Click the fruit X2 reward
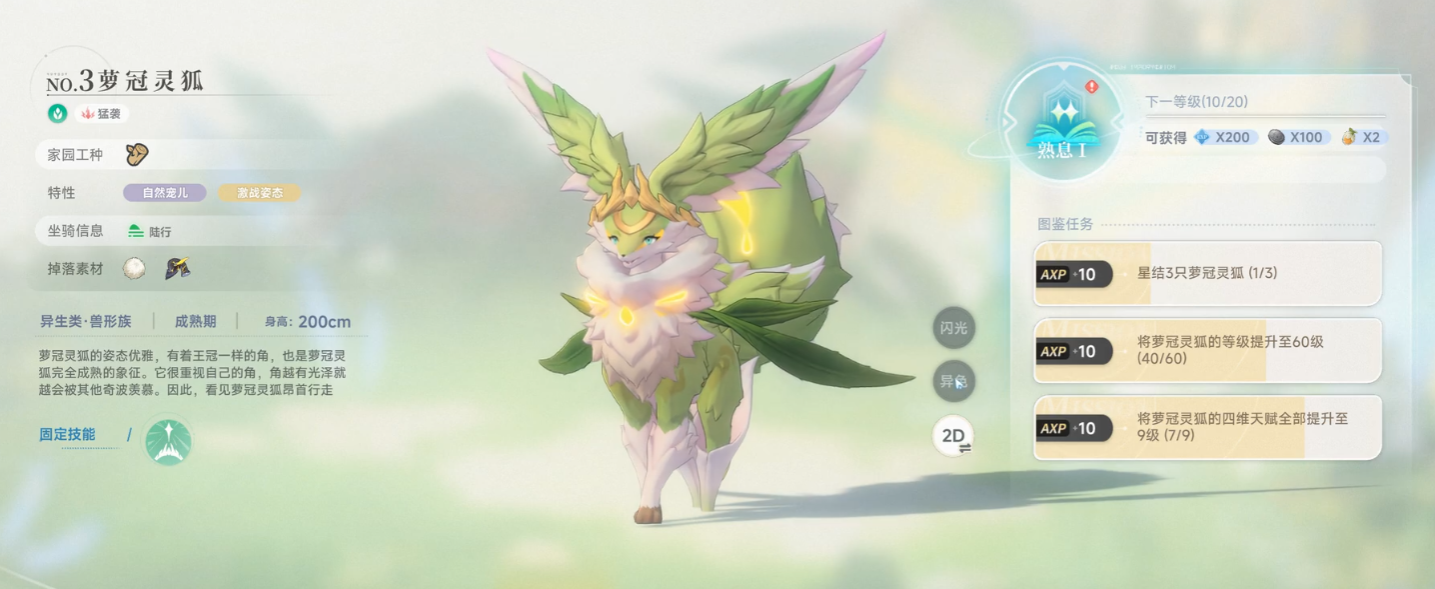This screenshot has height=589, width=1435. click(1361, 137)
